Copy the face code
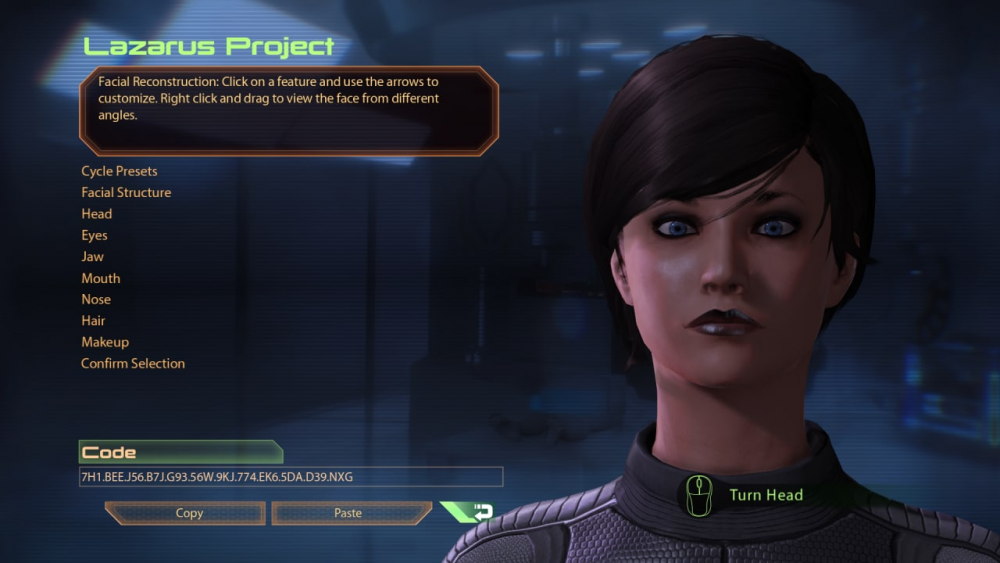The height and width of the screenshot is (563, 1000). (188, 513)
